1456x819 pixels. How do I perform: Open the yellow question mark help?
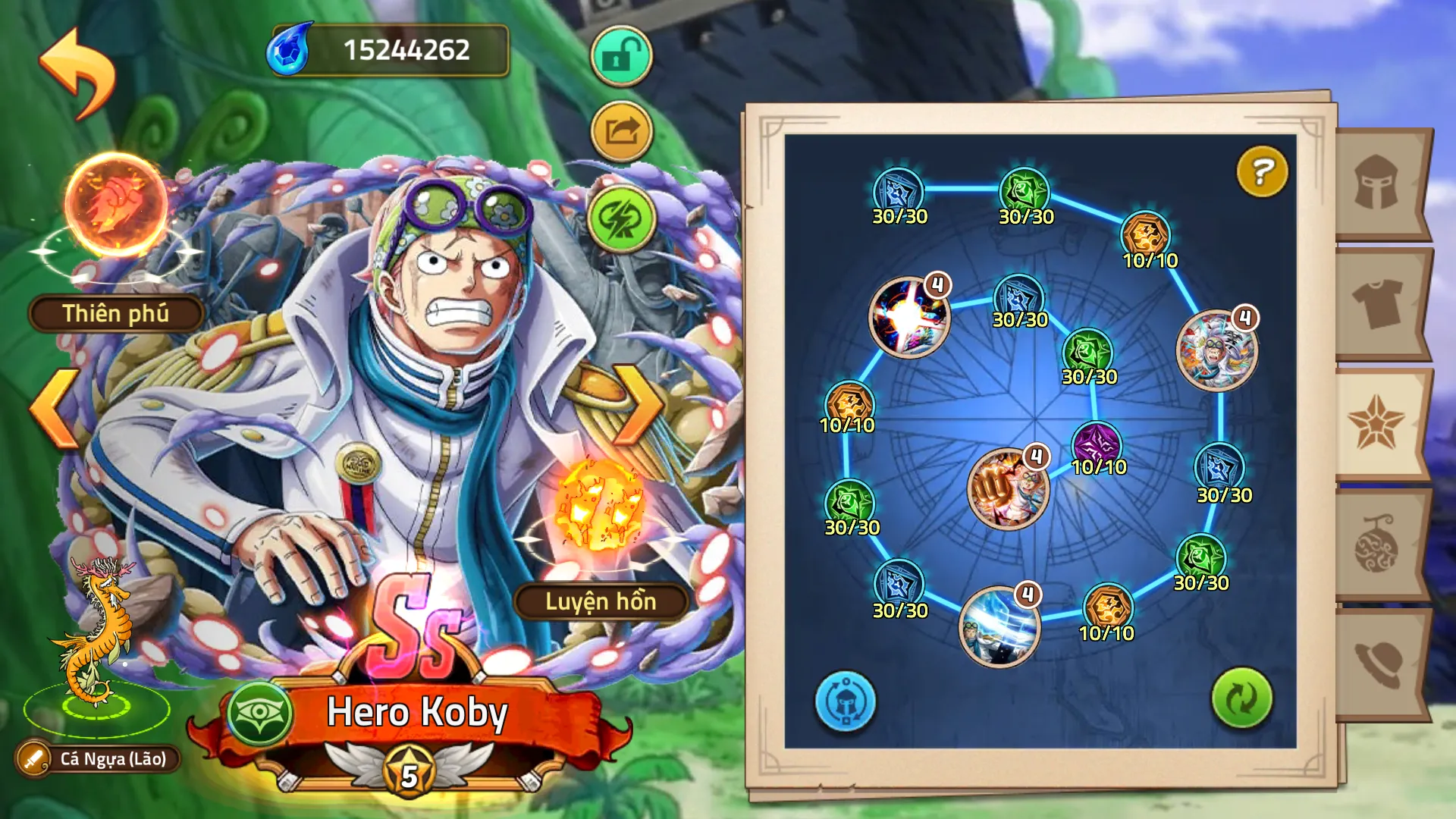click(x=1262, y=171)
